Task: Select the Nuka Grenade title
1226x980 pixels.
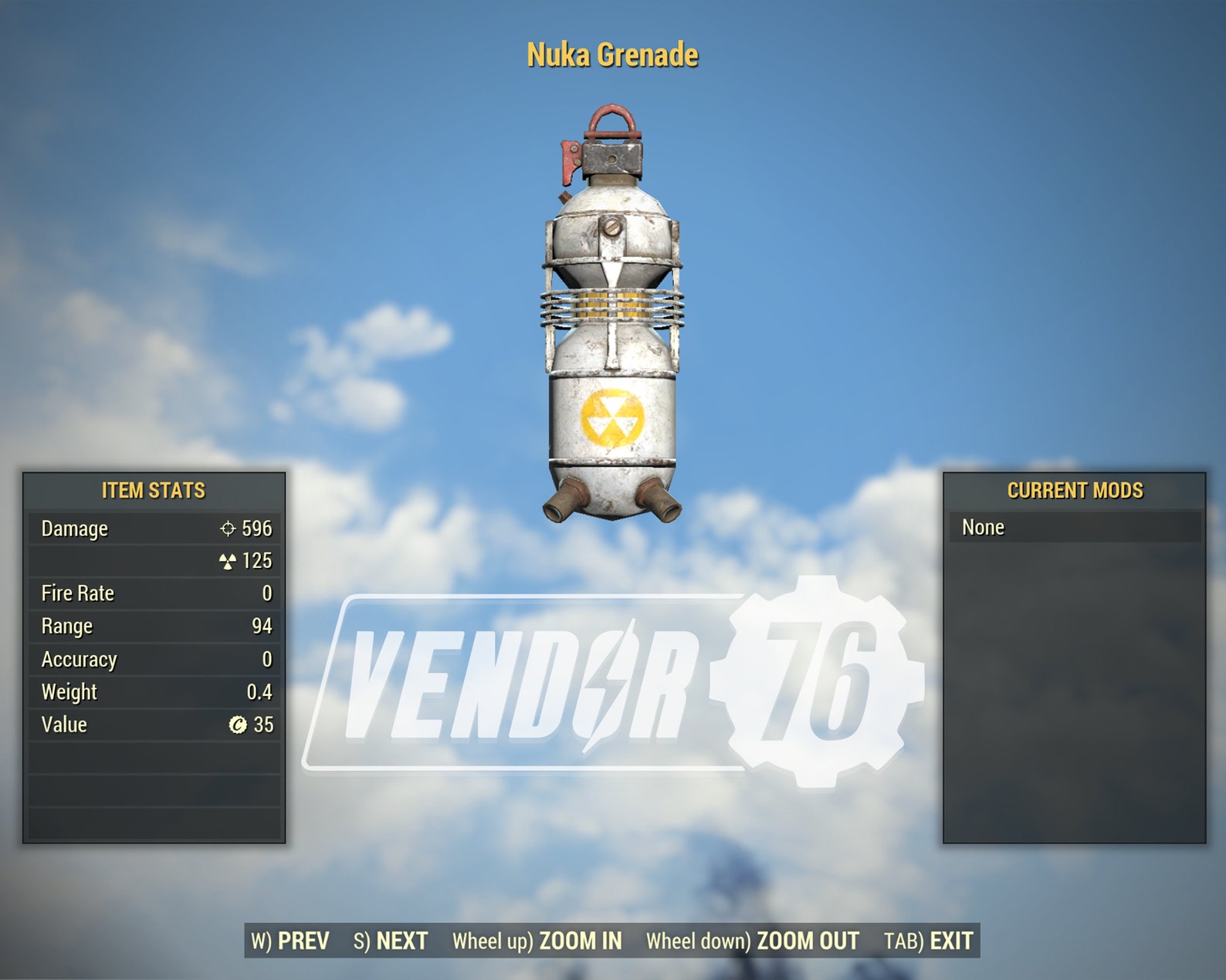Action: pos(612,55)
